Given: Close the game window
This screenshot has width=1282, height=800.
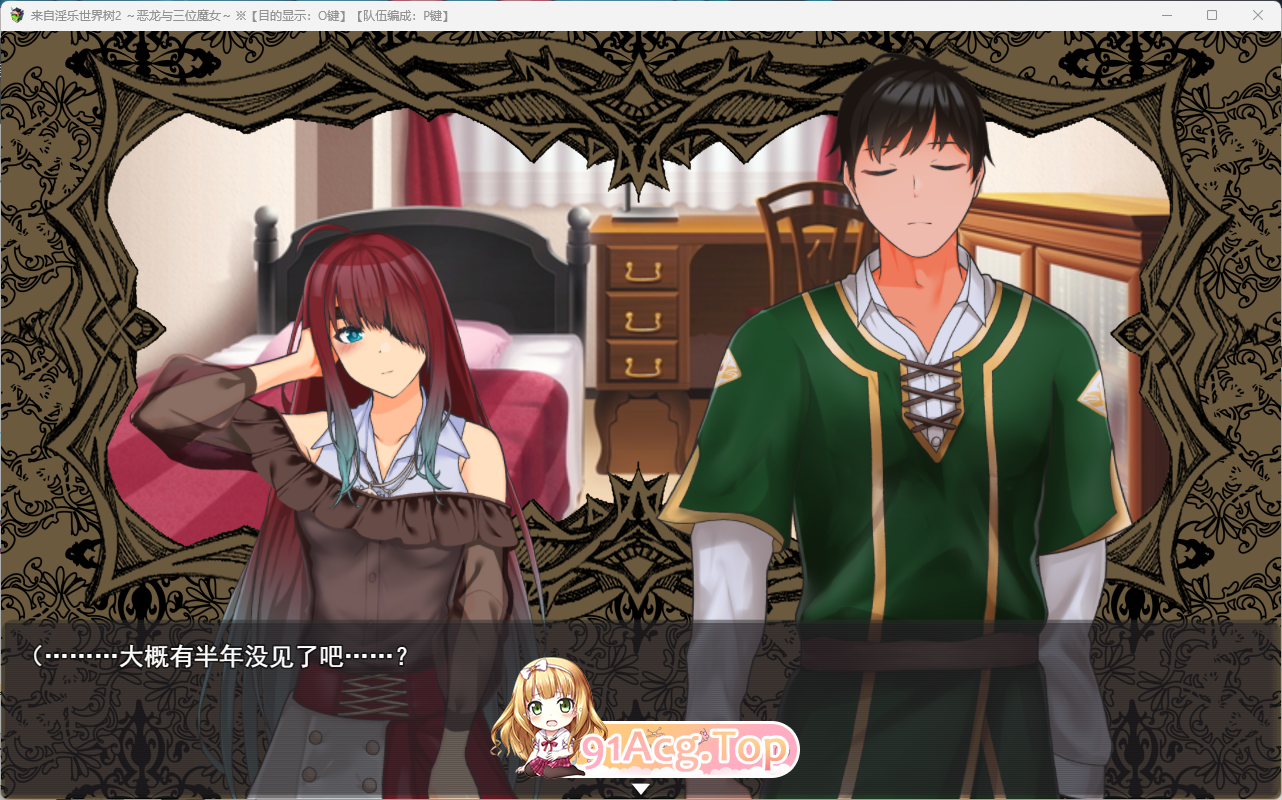Looking at the screenshot, I should pos(1258,15).
